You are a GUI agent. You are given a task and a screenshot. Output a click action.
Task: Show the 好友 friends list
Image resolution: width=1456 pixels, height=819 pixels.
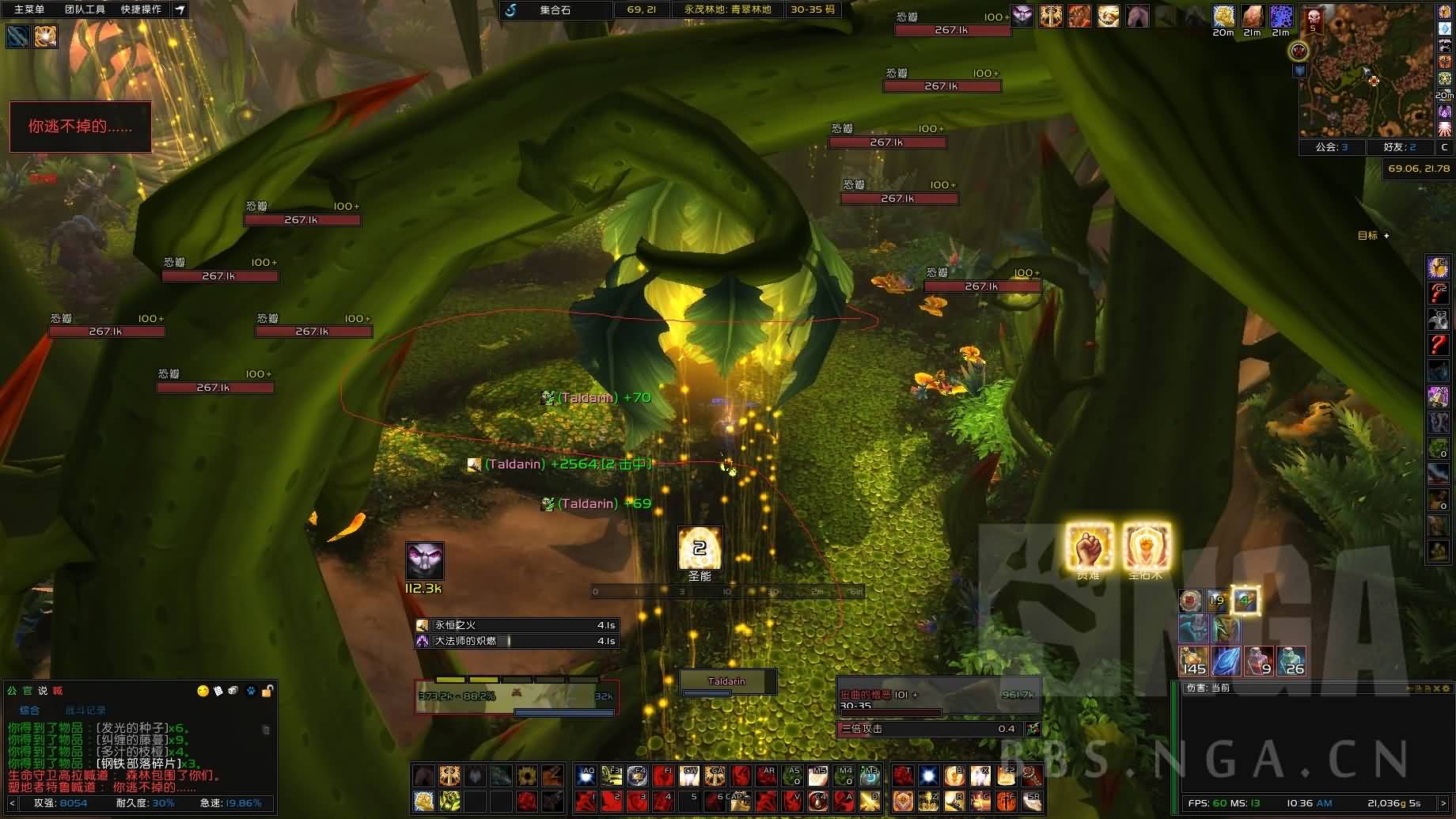pyautogui.click(x=1400, y=147)
